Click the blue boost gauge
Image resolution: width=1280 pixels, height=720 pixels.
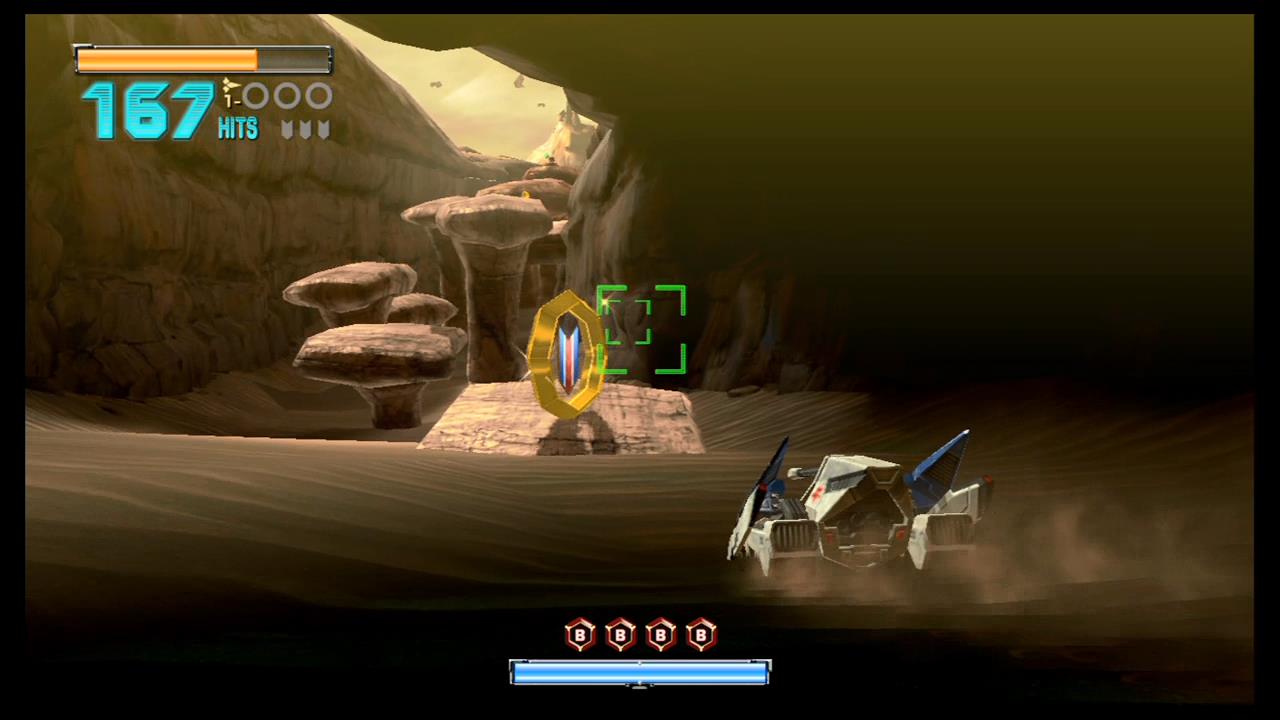640,673
